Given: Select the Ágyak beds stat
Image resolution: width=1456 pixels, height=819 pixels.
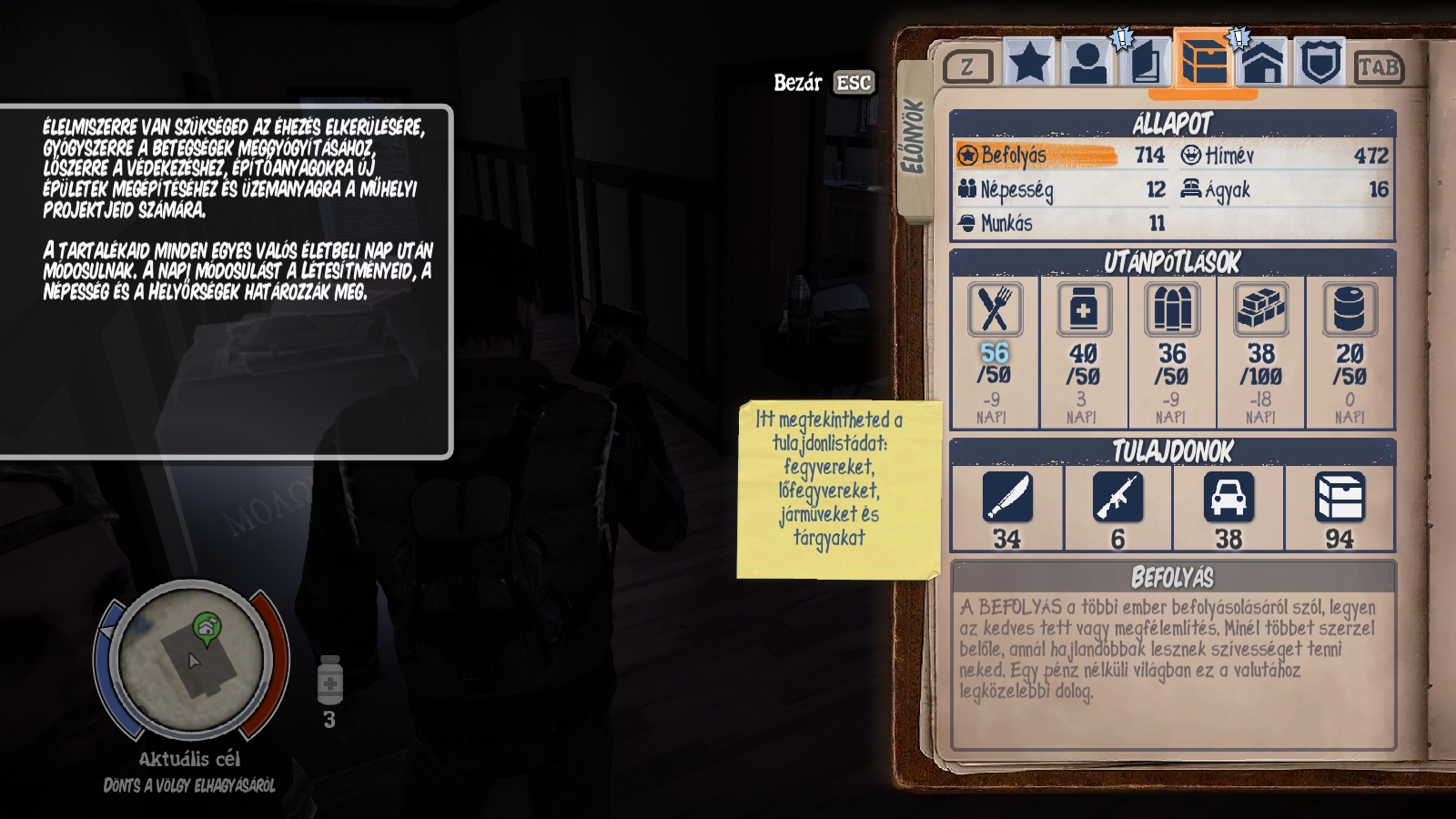Looking at the screenshot, I should 1284,189.
